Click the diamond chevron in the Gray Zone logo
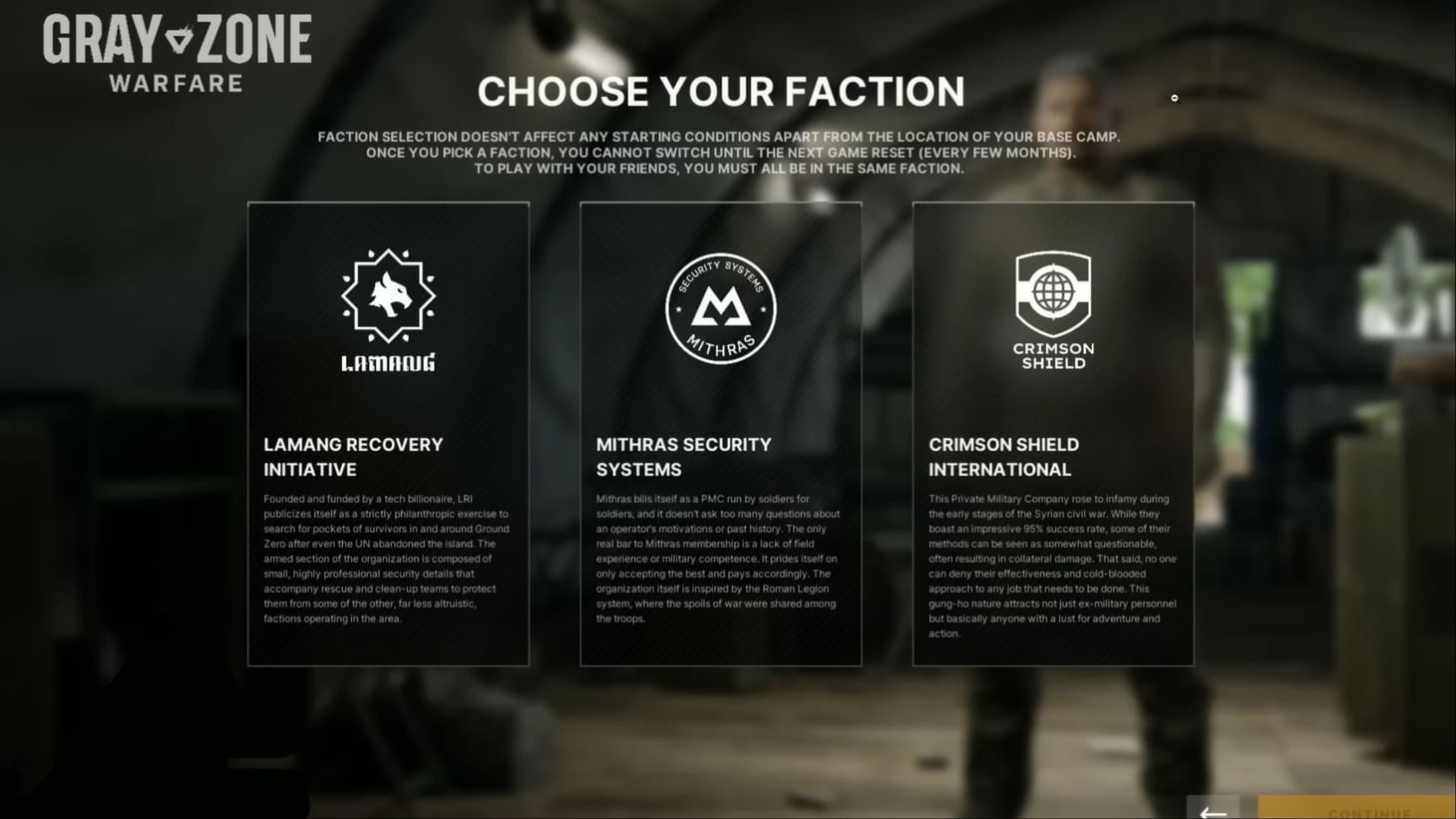This screenshot has width=1456, height=819. pos(180,40)
